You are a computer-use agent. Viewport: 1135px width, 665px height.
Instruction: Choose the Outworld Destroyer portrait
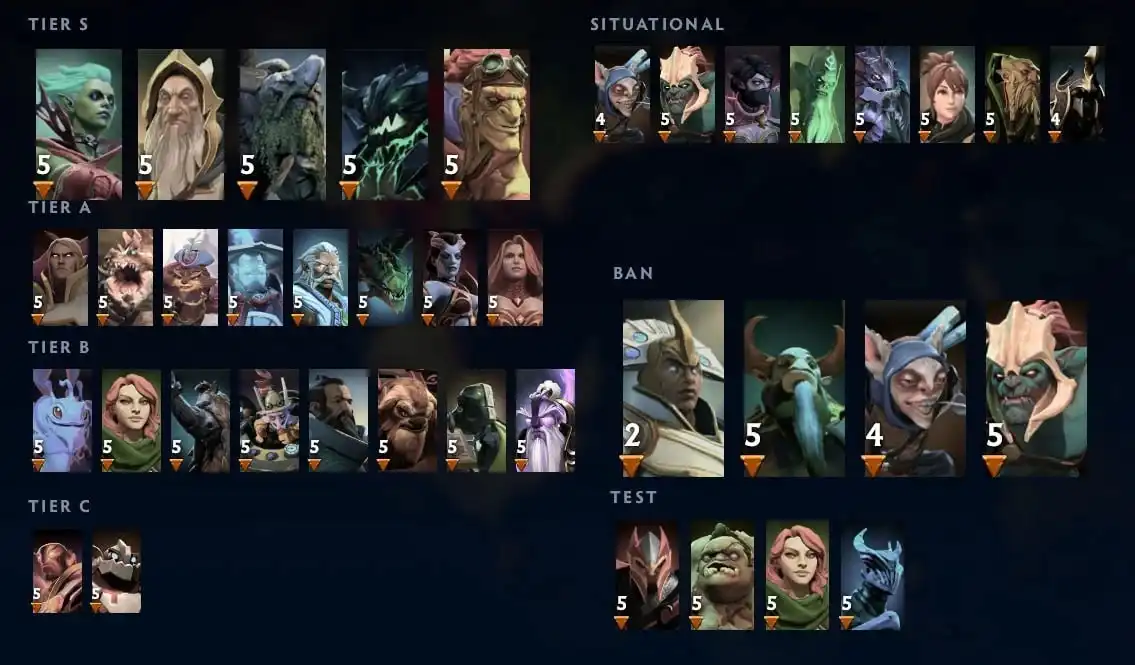click(385, 124)
